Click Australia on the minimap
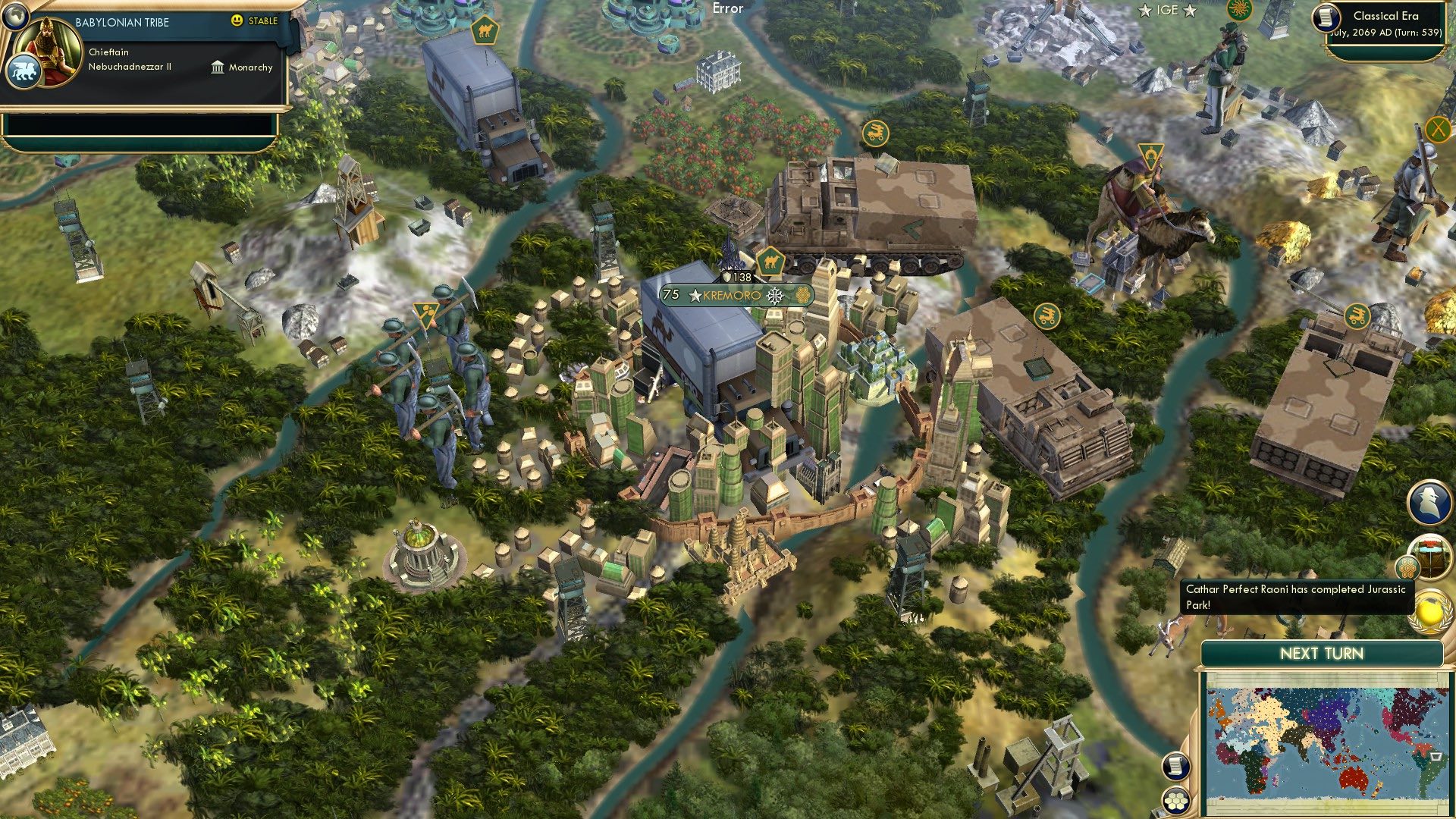 pos(1353,777)
